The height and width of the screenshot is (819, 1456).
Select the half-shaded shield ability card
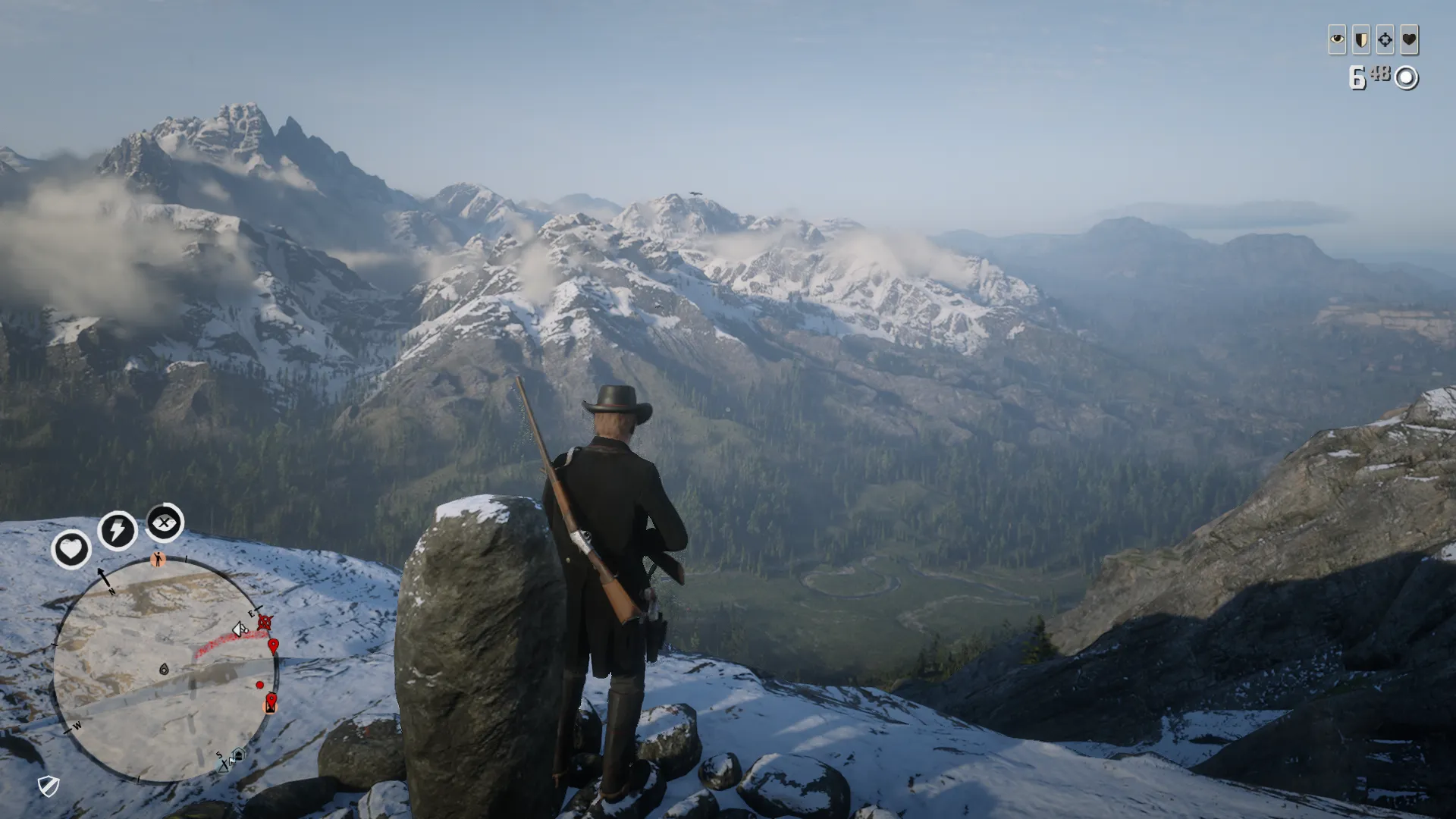1361,39
